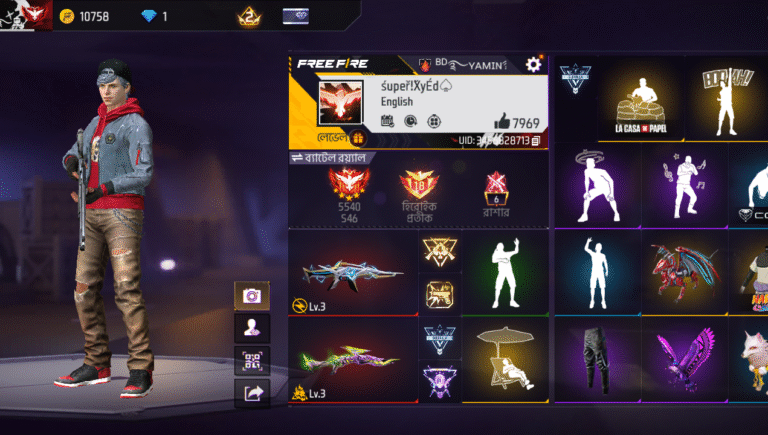Switch mode via the Battle Royale toggle
Screen dimensions: 768x435
(330, 158)
